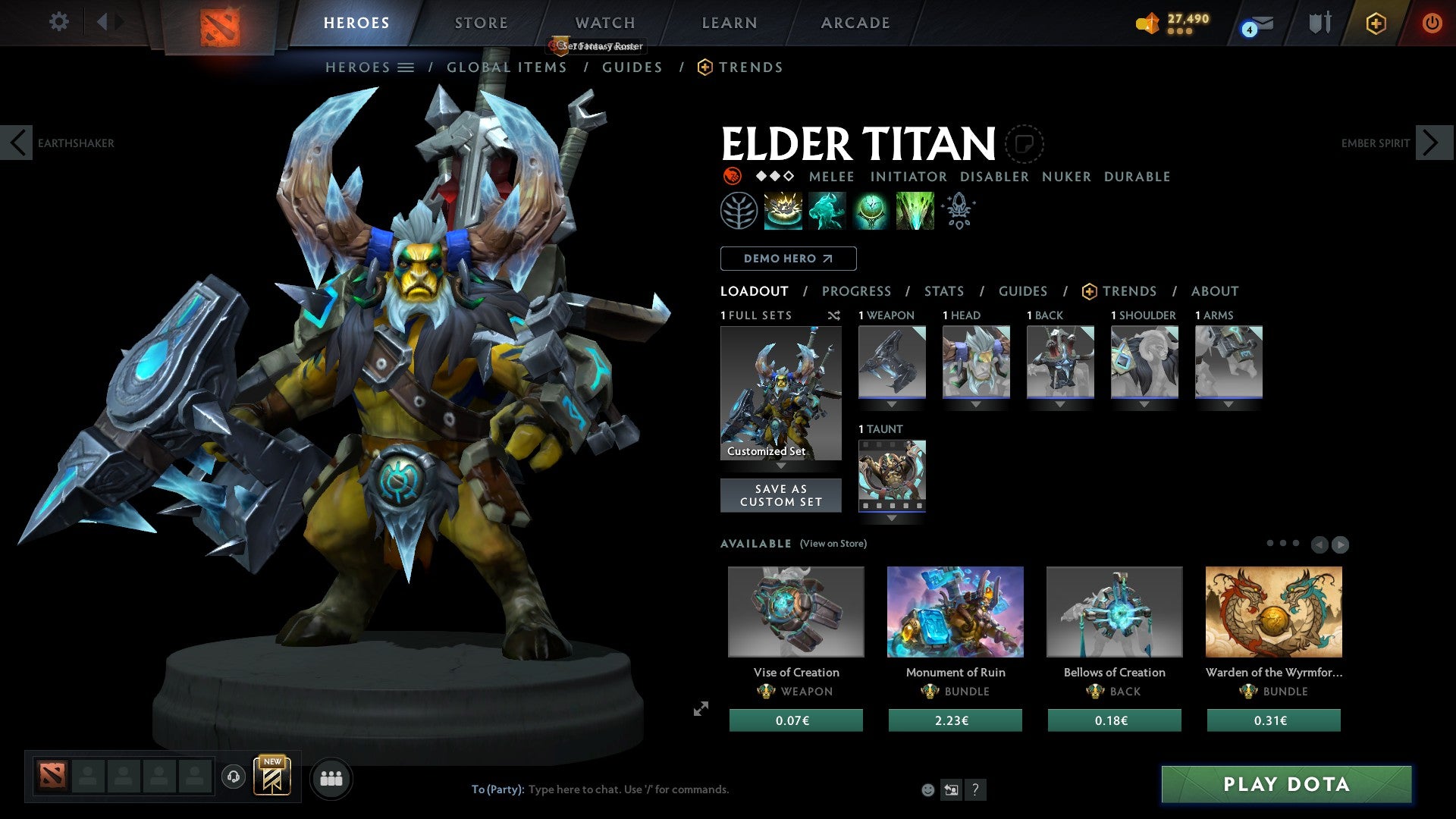Click Save As Custom Set button

[x=780, y=494]
